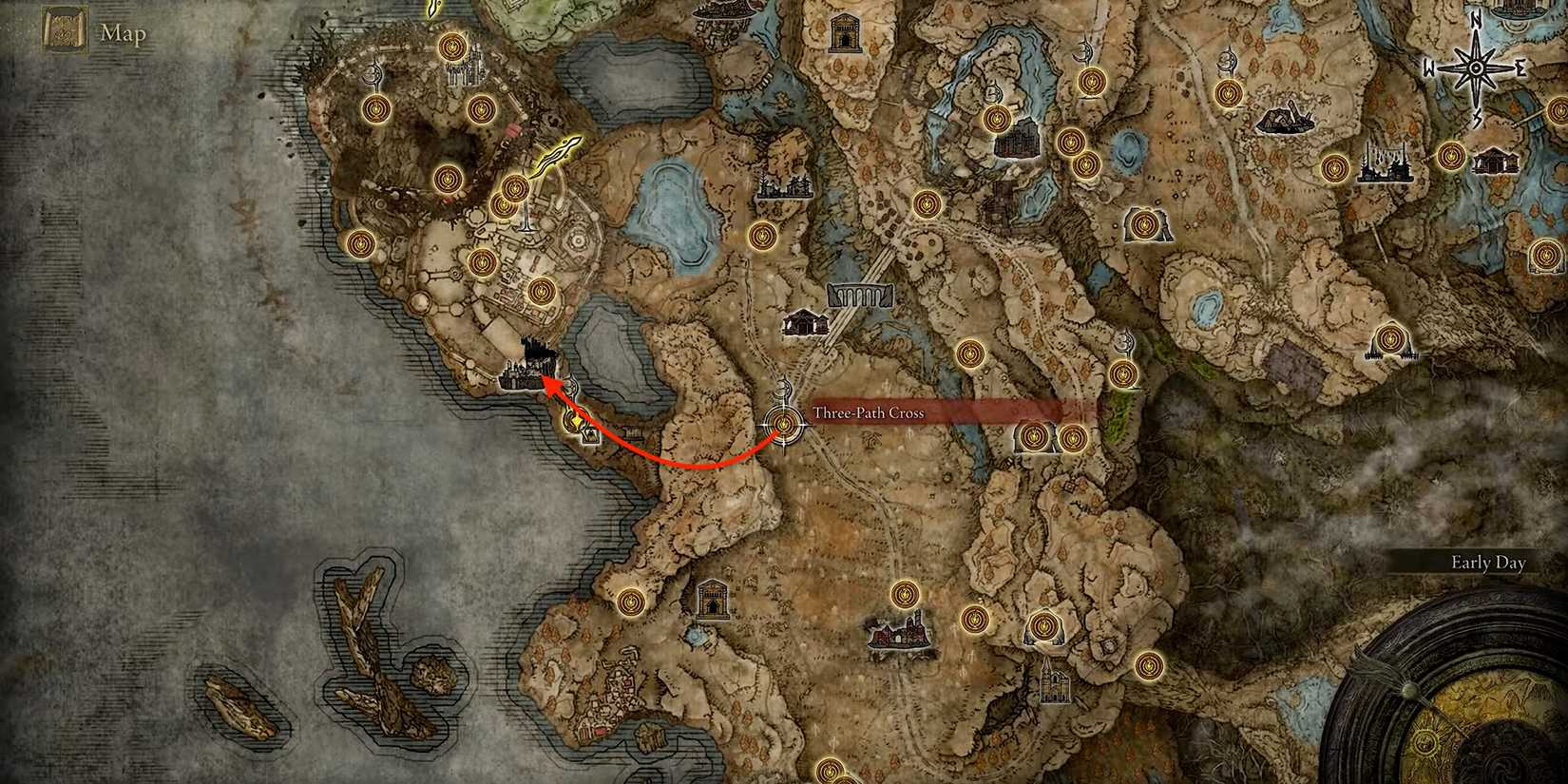Click the stone bridge icon near Three-Path Cross
The height and width of the screenshot is (784, 1568).
point(861,296)
